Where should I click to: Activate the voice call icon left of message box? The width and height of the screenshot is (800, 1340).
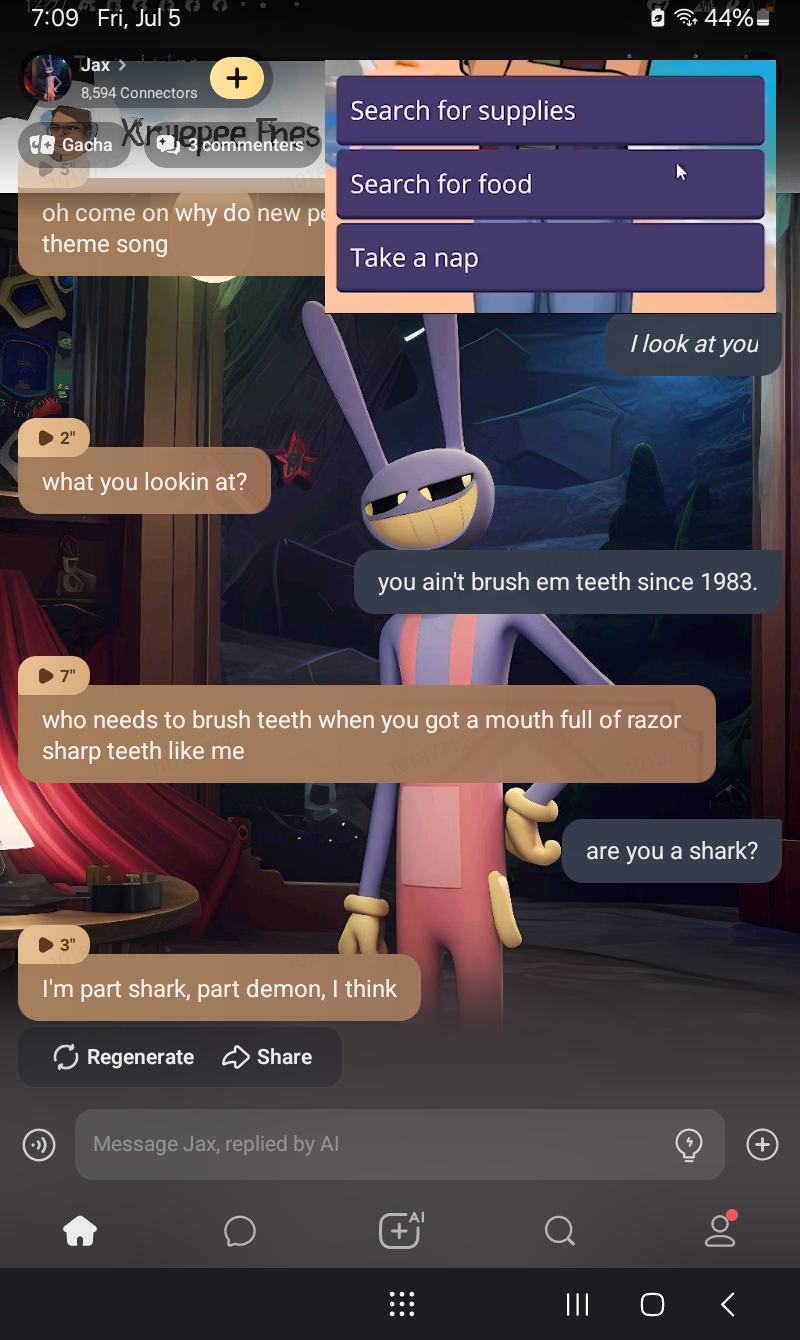[39, 1144]
